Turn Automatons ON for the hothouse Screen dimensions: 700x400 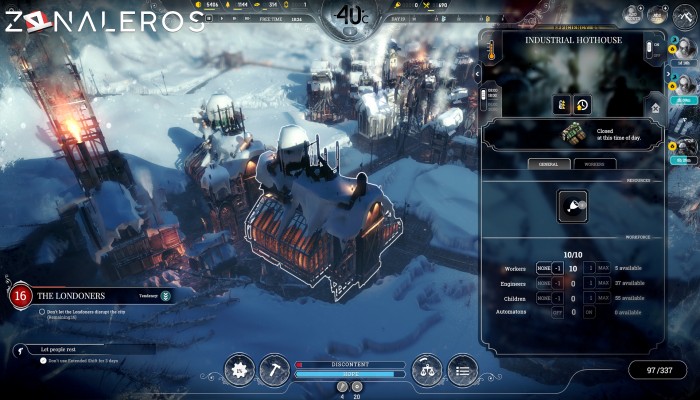tap(590, 312)
